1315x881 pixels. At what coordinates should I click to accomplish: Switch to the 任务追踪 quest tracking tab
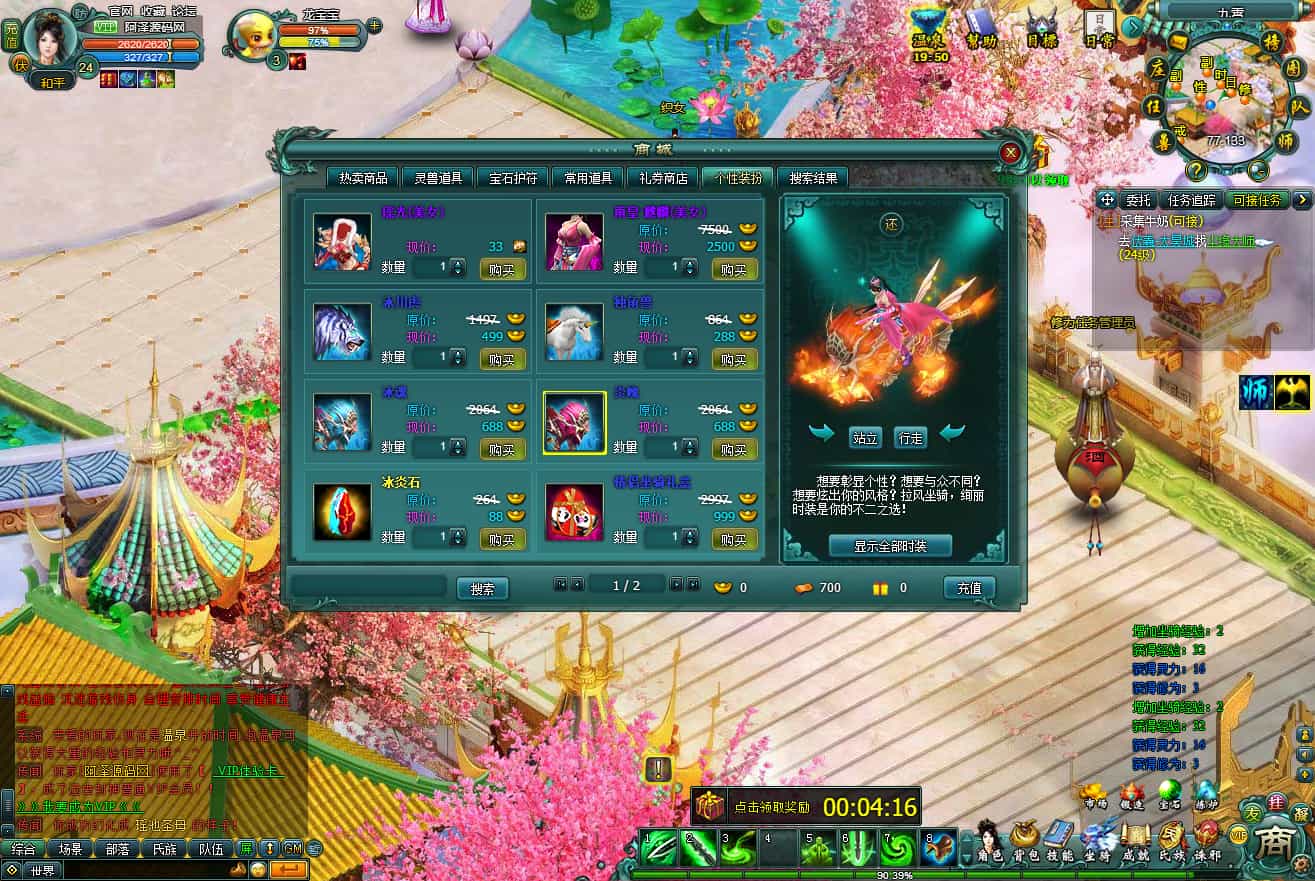[1190, 200]
